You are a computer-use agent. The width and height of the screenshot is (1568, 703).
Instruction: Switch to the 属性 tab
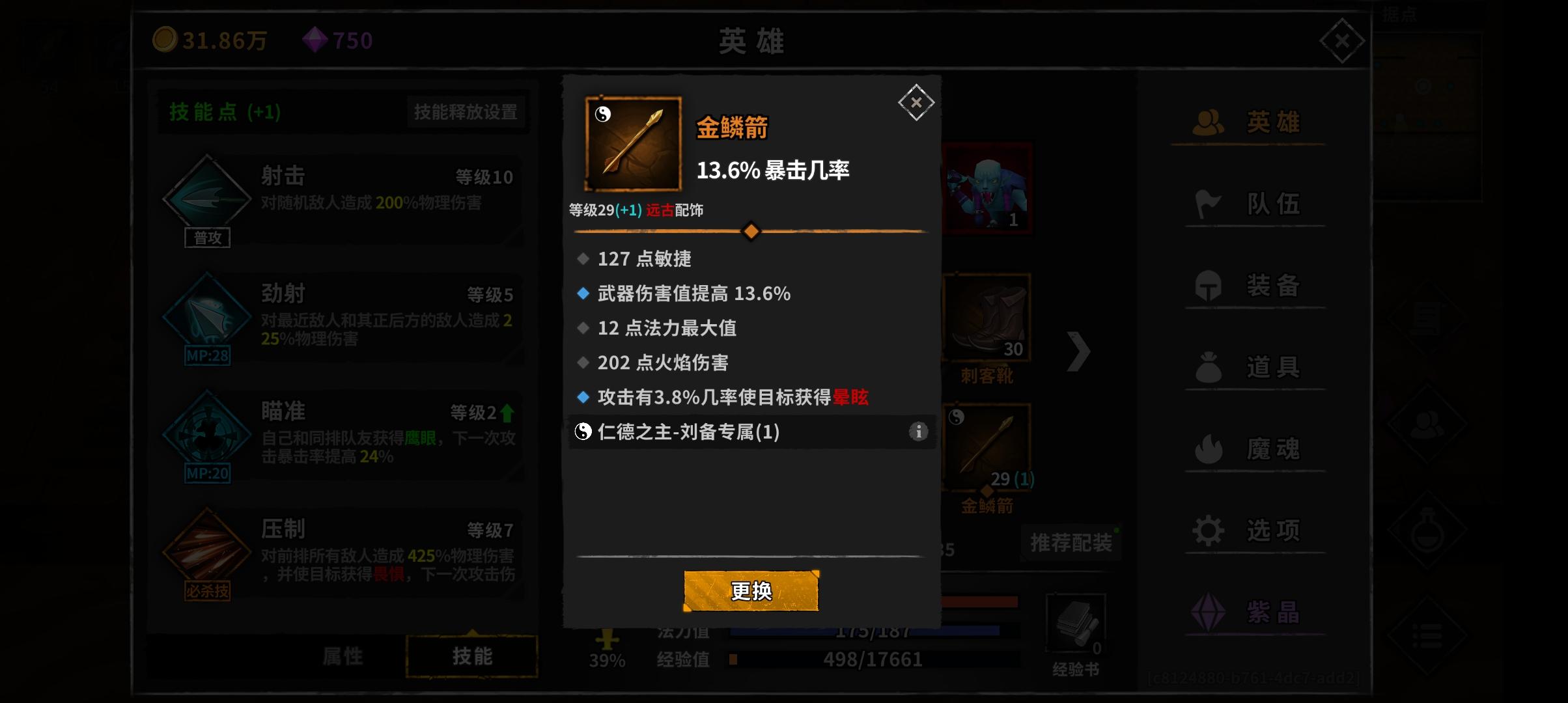[x=343, y=656]
